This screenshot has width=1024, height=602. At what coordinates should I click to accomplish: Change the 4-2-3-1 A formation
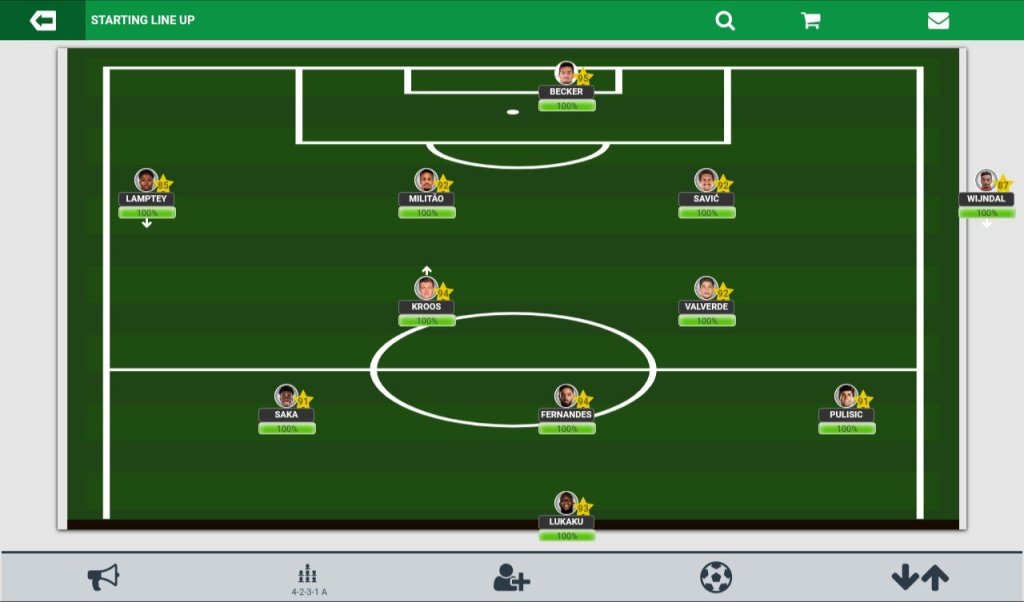pos(309,579)
